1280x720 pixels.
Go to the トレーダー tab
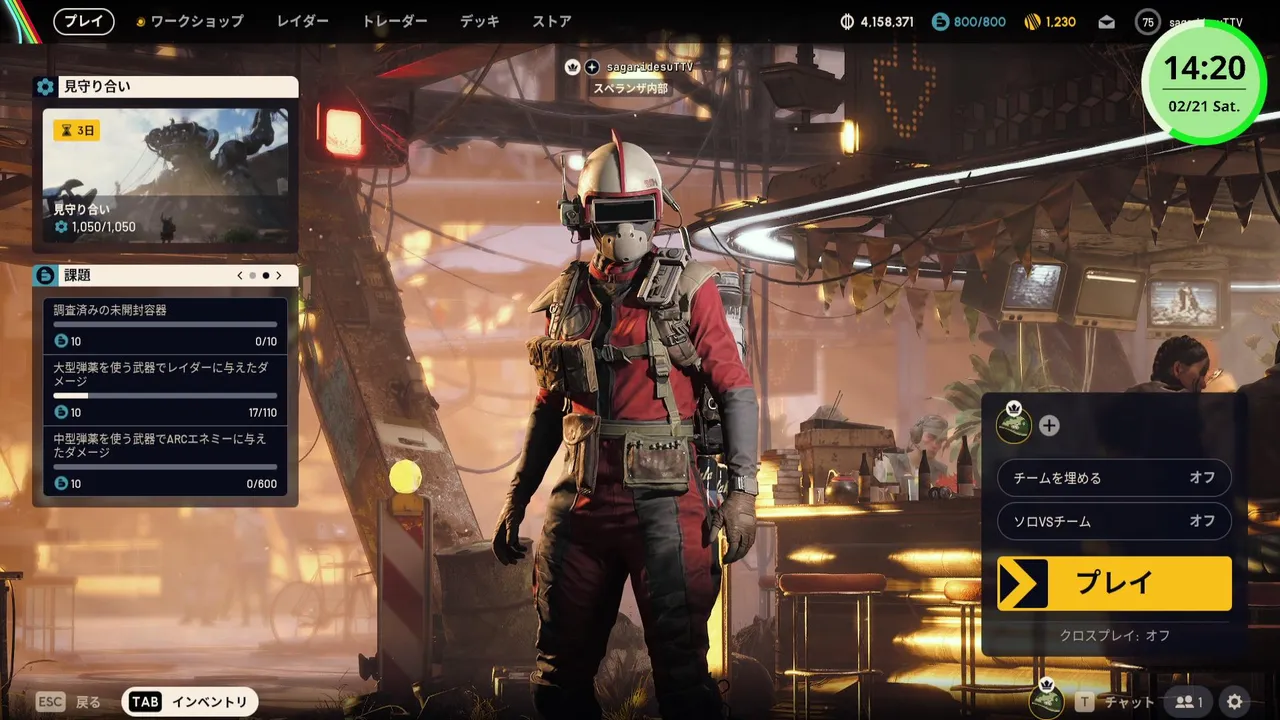(394, 21)
